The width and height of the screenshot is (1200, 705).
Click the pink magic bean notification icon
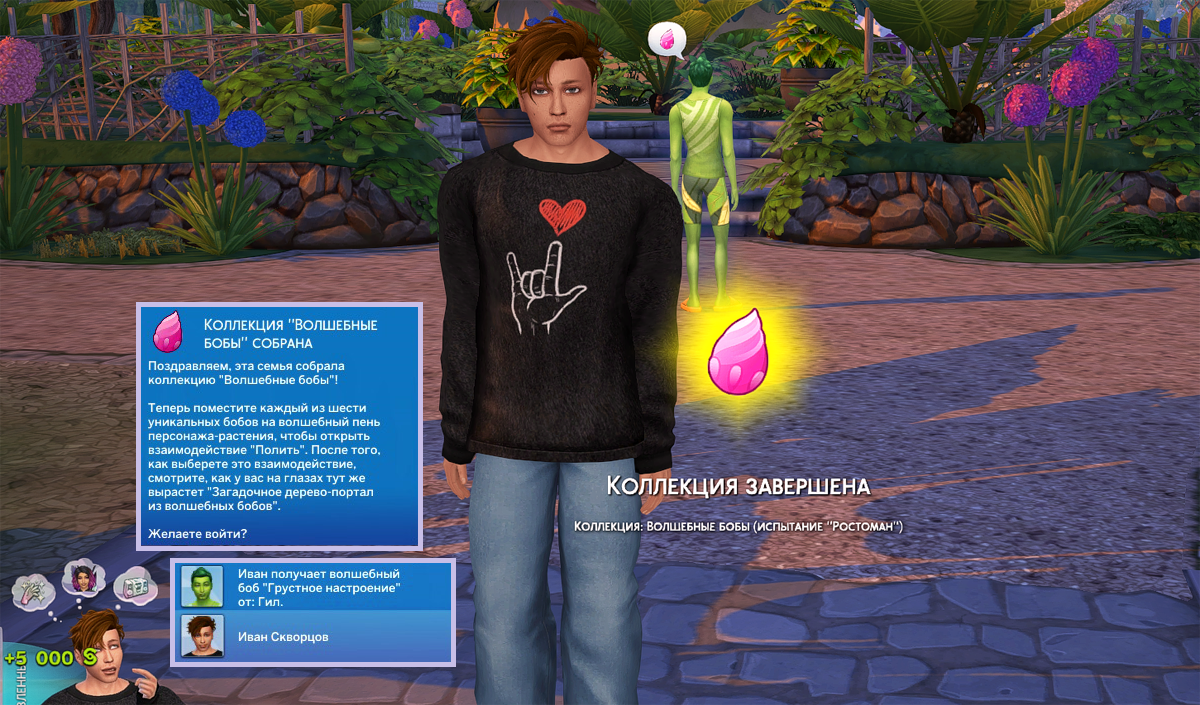(168, 331)
